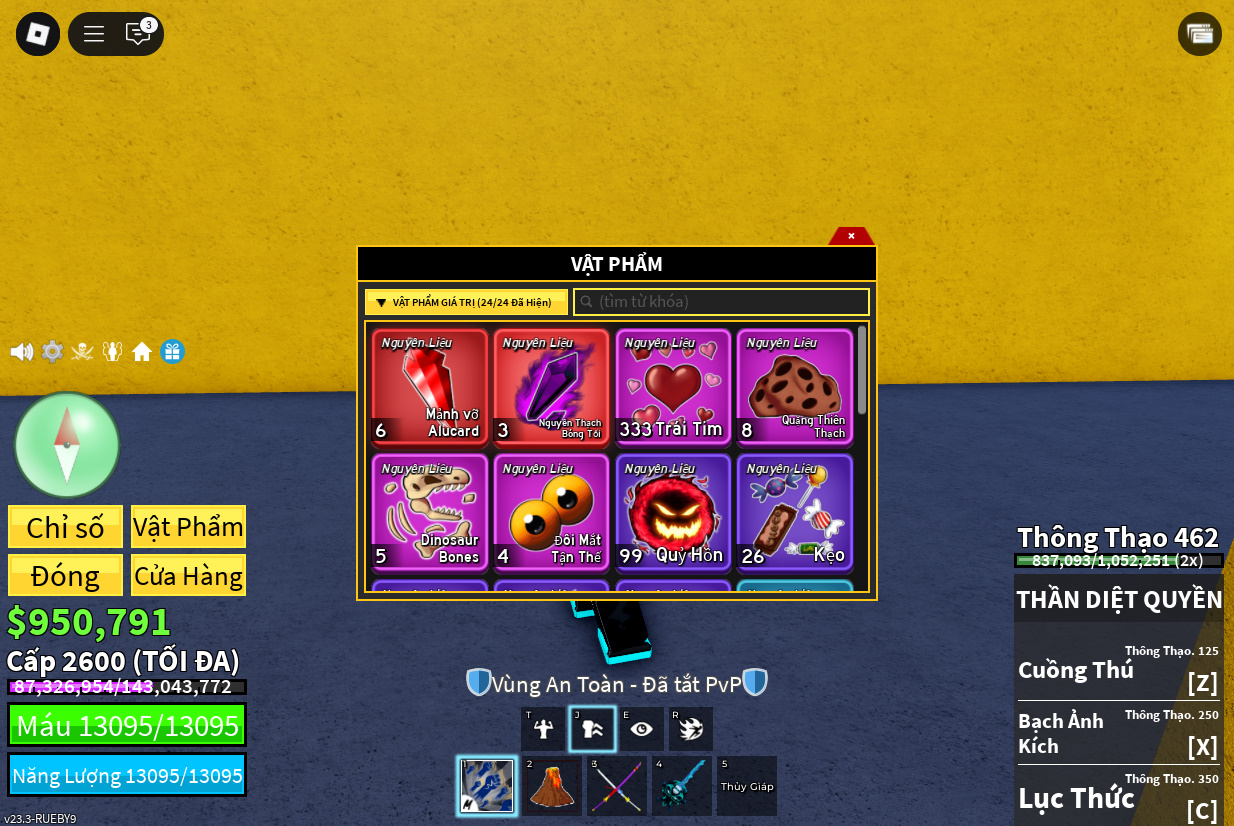The height and width of the screenshot is (826, 1234).
Task: Pick the Kẹo candy item
Action: coord(795,512)
